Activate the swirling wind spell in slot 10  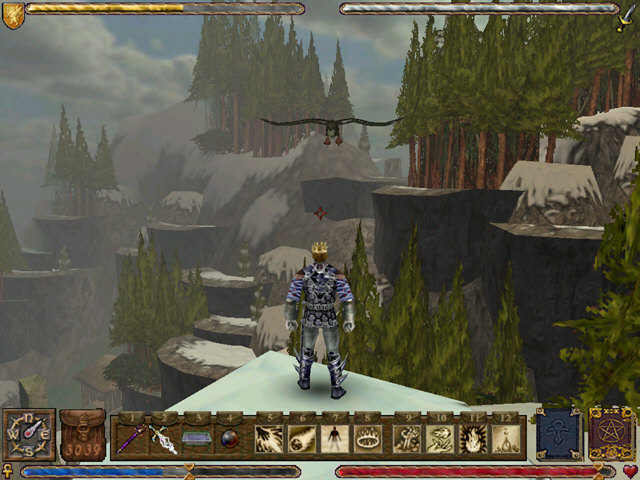[440, 438]
